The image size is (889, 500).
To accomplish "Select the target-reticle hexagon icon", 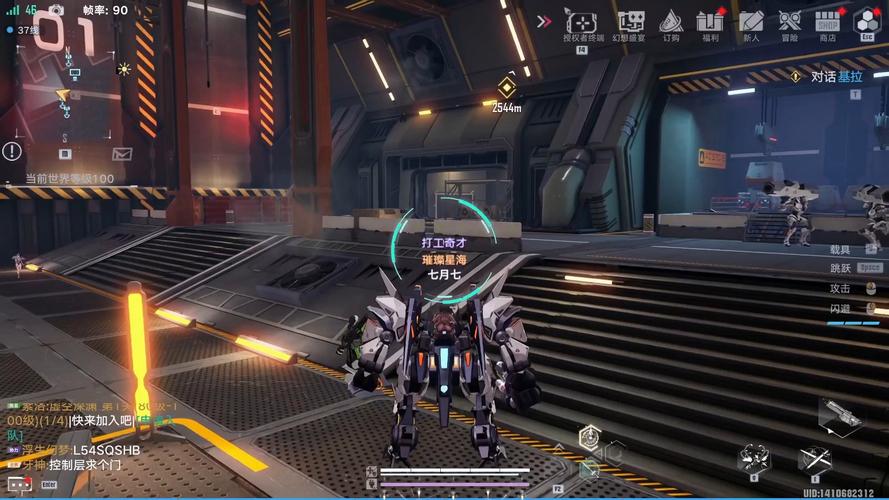I will [x=590, y=436].
